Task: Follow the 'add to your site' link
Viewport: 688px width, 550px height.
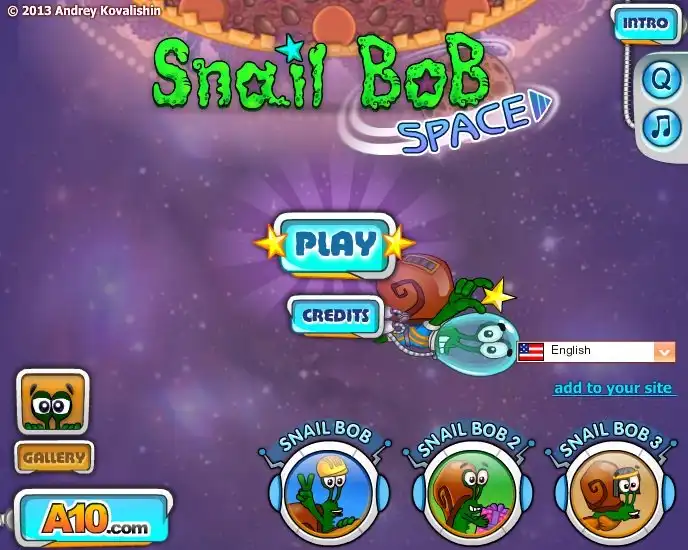Action: [614, 388]
